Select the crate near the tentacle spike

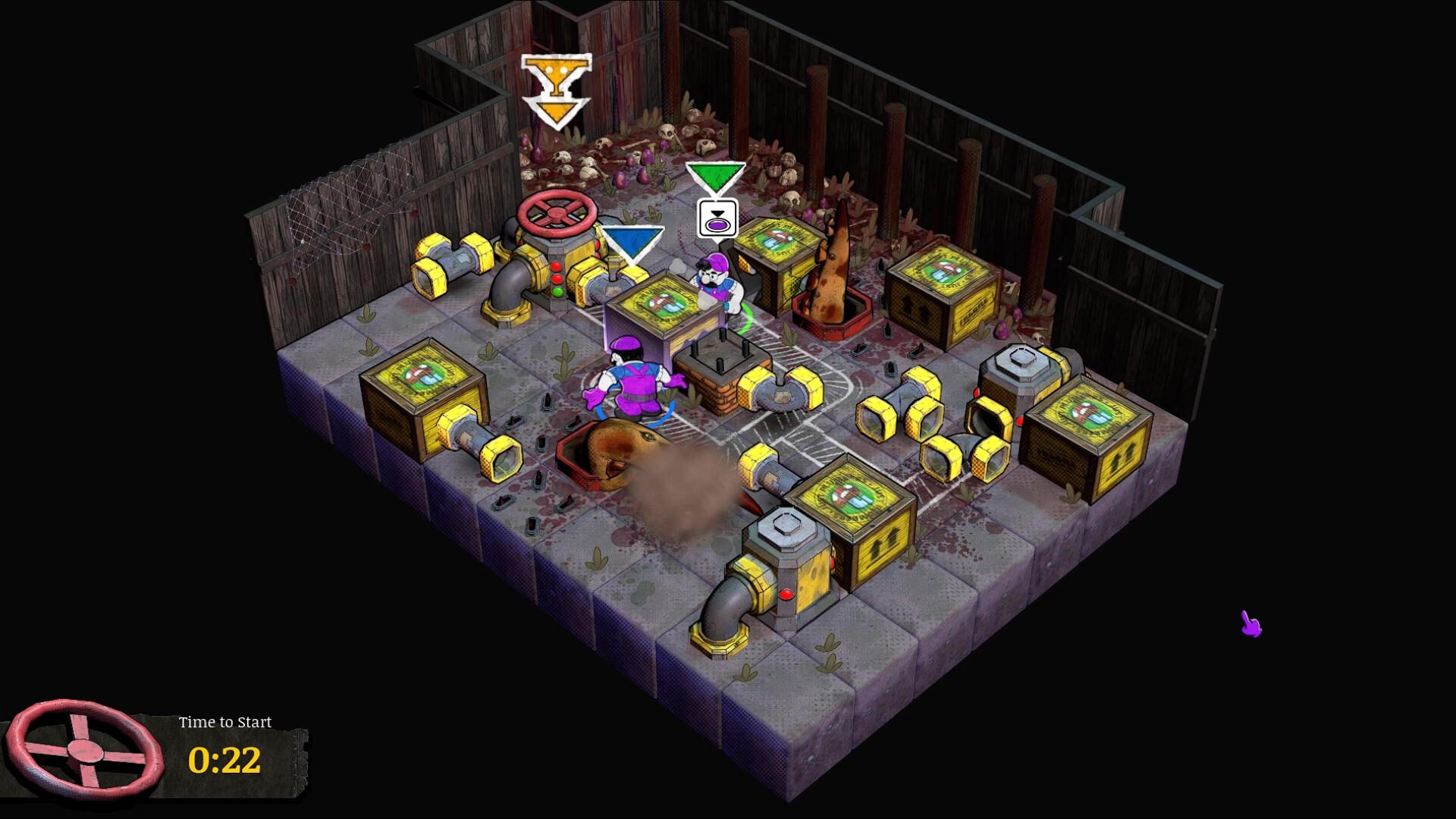click(773, 258)
